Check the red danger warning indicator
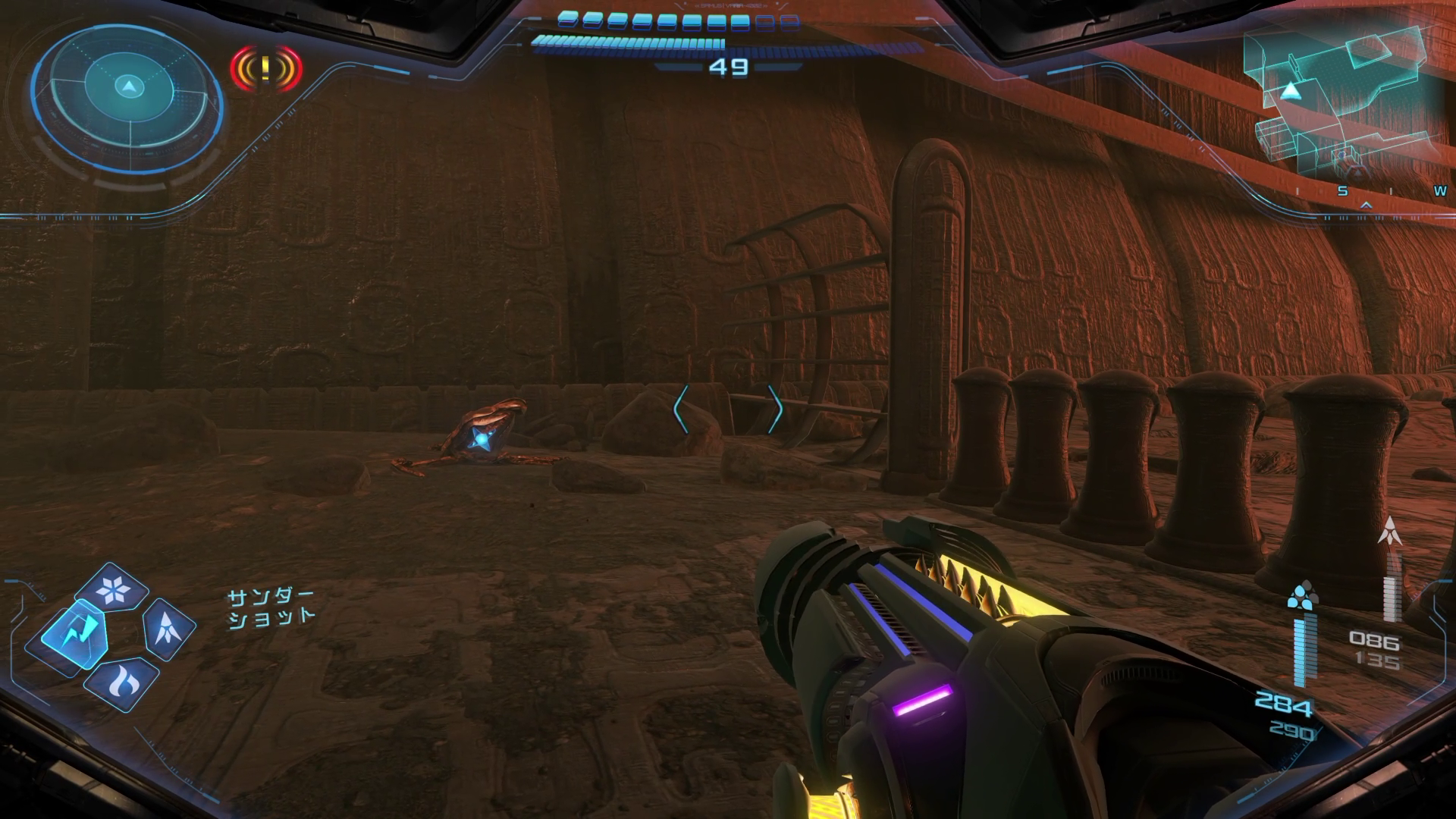This screenshot has width=1456, height=819. [x=265, y=68]
